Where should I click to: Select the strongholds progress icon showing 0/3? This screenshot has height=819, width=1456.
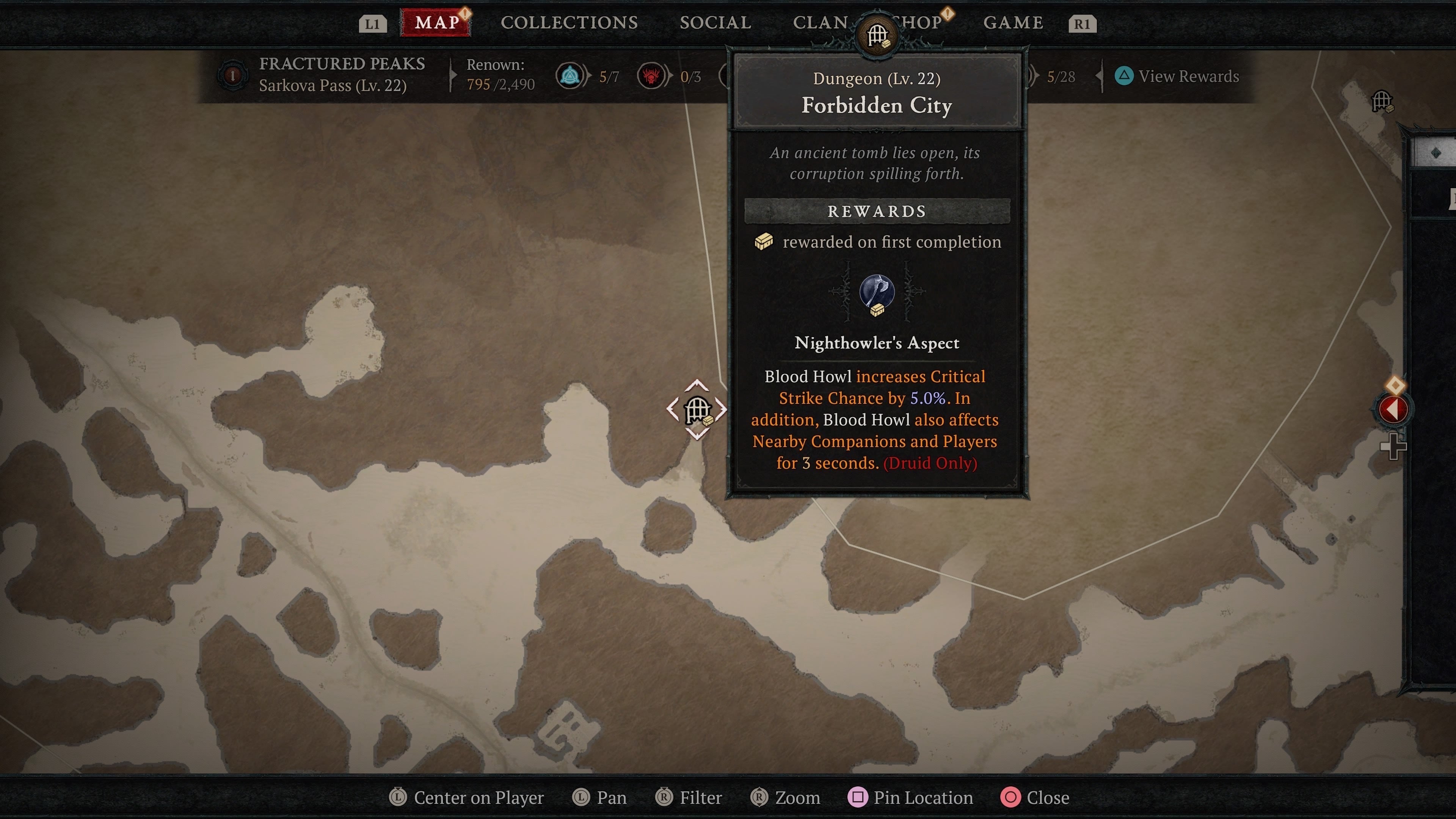tap(652, 76)
